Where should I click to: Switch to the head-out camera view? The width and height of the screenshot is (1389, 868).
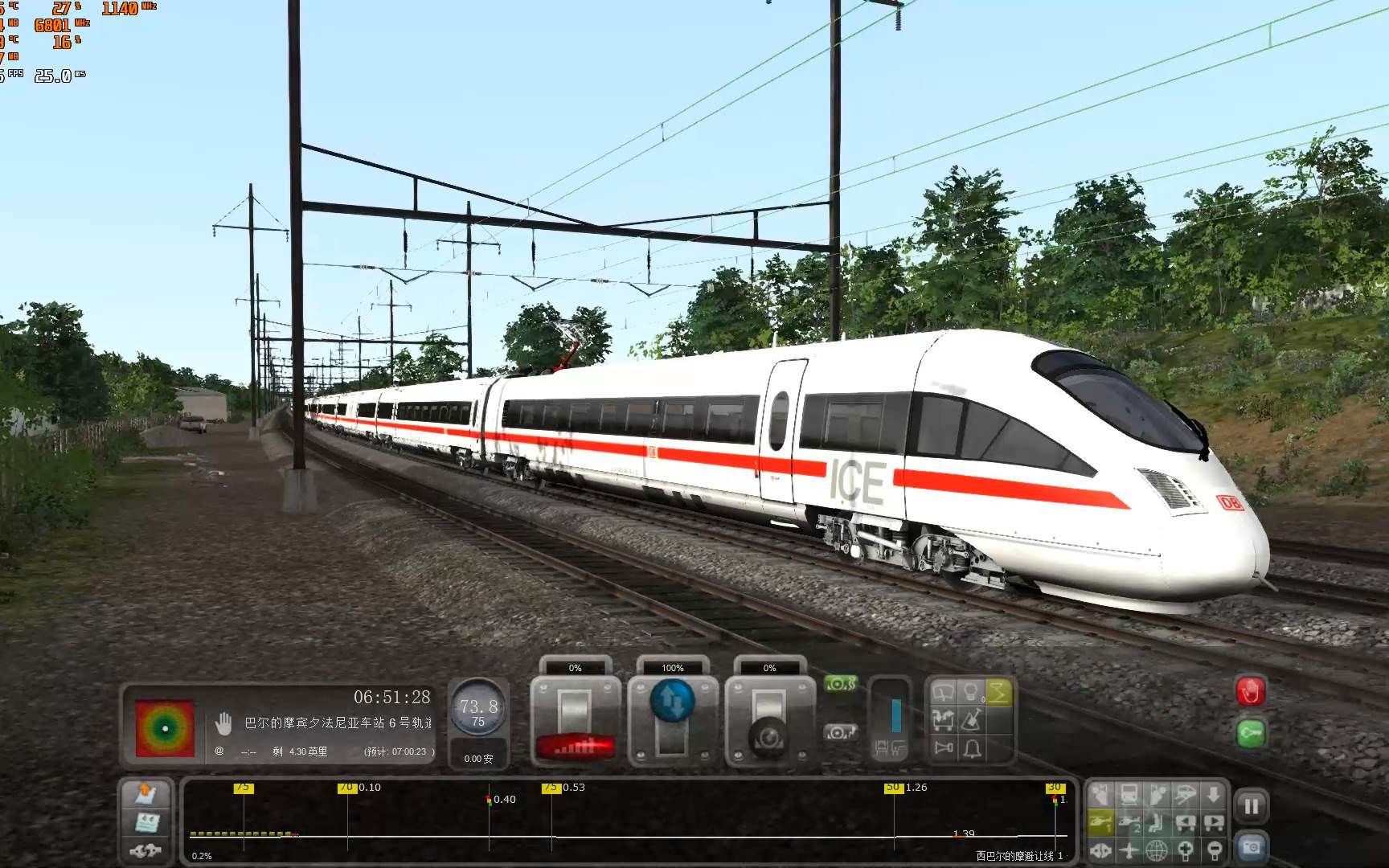pyautogui.click(x=1157, y=793)
